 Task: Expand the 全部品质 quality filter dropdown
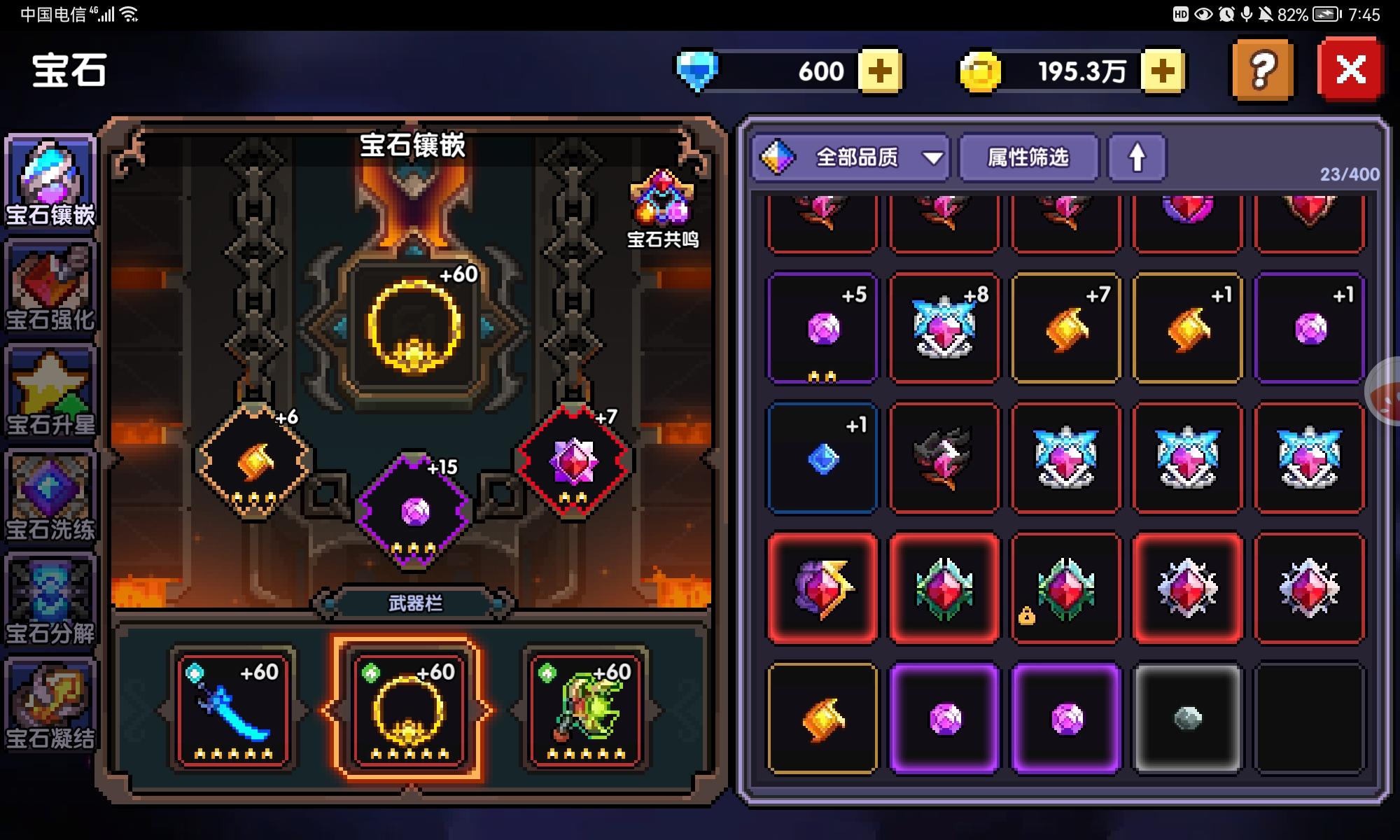(x=850, y=159)
